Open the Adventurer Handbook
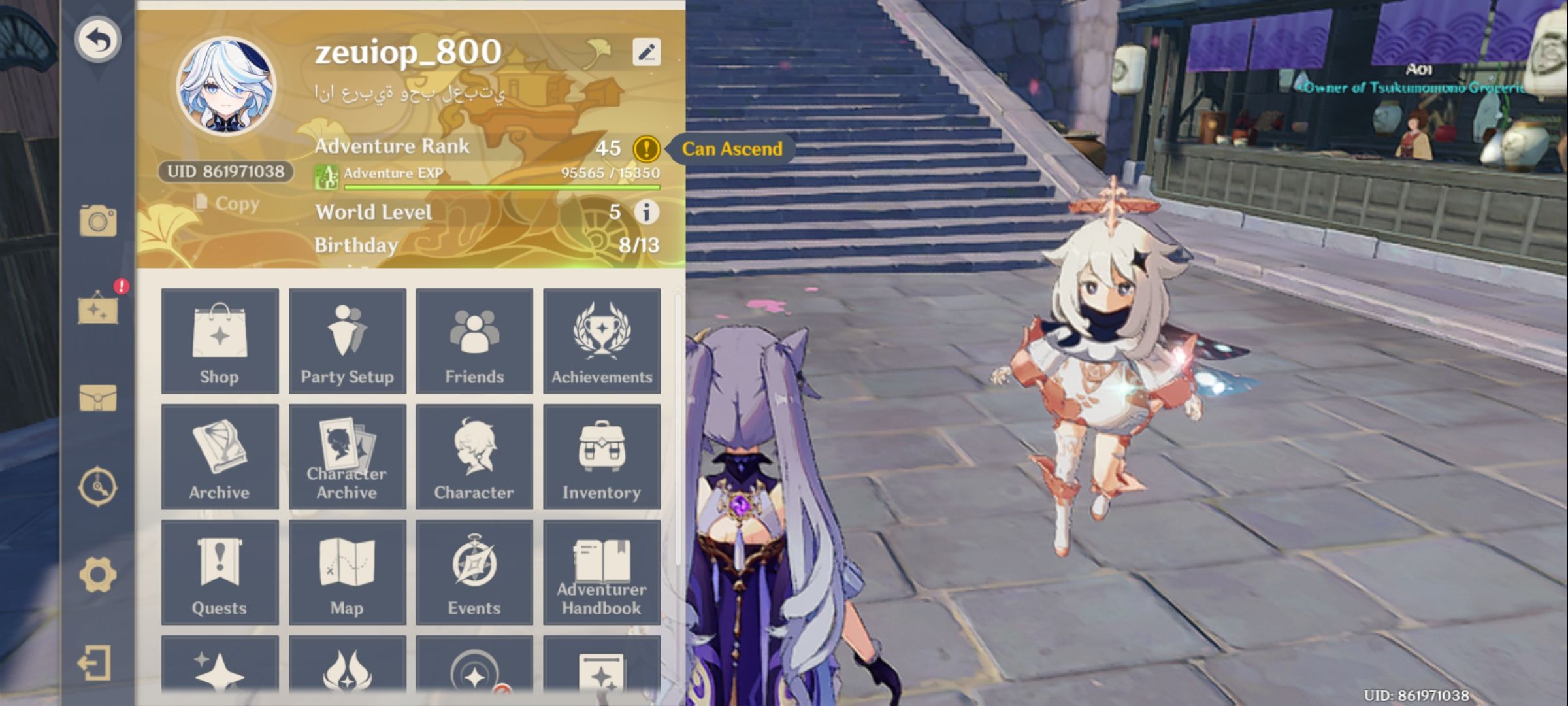Viewport: 1568px width, 706px height. click(601, 571)
